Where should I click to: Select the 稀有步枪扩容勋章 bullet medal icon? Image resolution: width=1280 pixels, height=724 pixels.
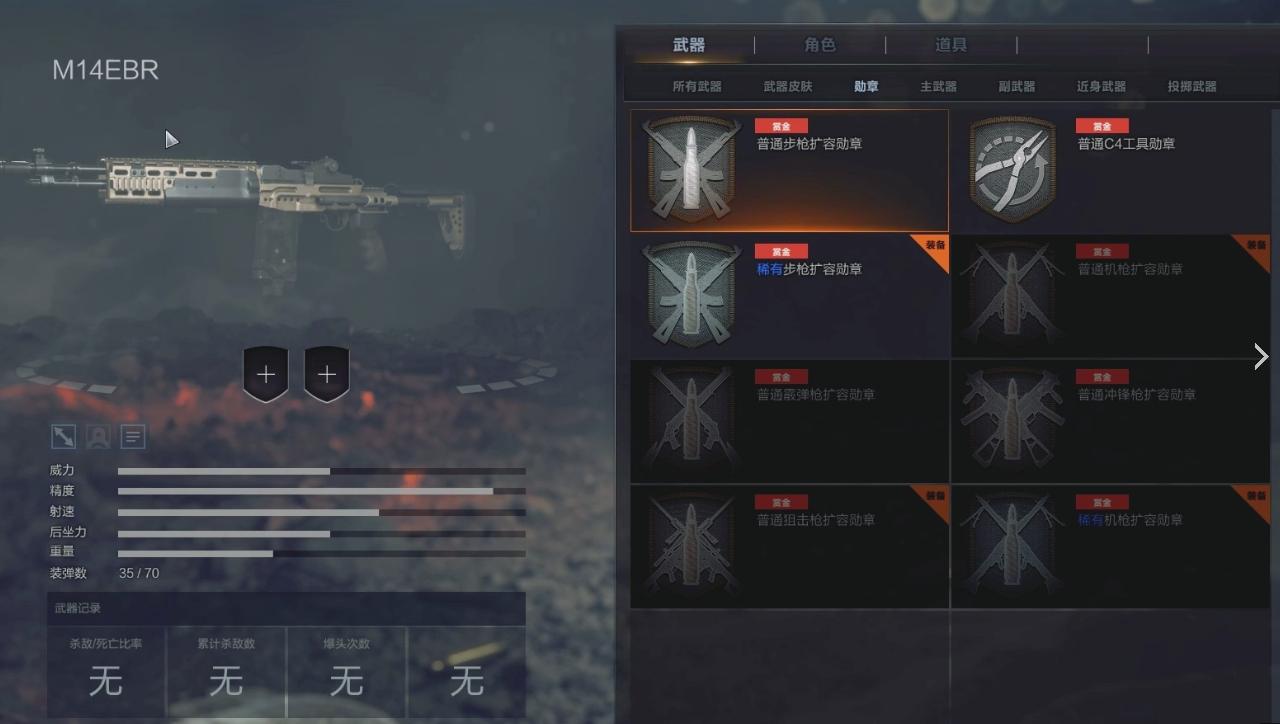coord(691,296)
